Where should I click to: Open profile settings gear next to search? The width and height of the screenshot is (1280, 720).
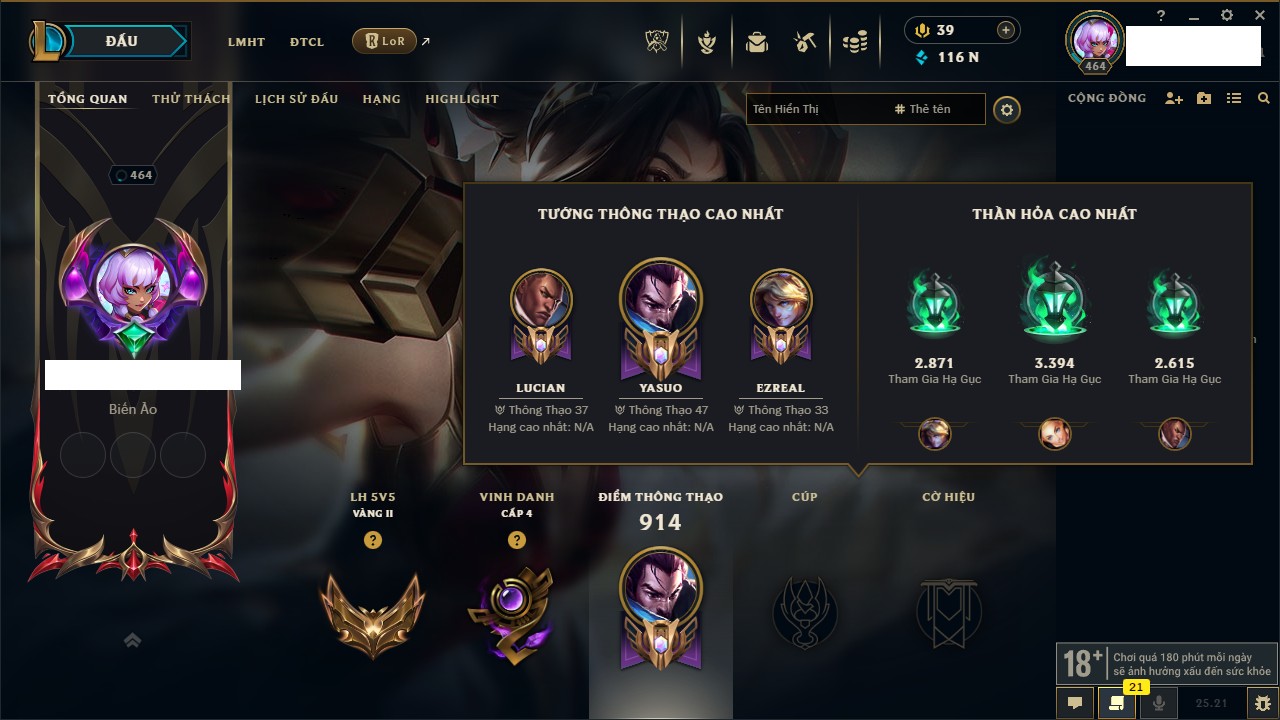click(1007, 110)
